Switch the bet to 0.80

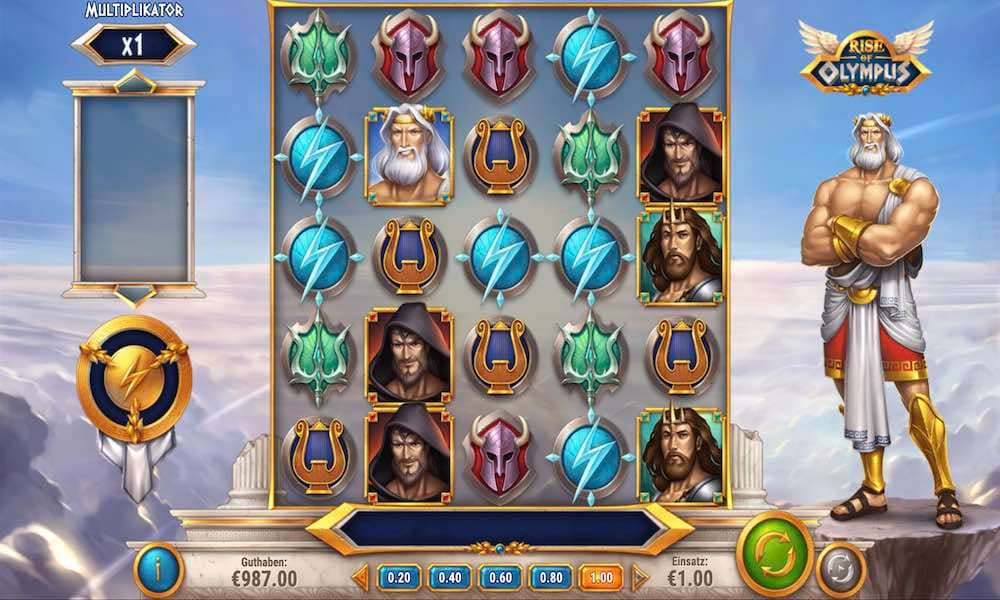550,577
